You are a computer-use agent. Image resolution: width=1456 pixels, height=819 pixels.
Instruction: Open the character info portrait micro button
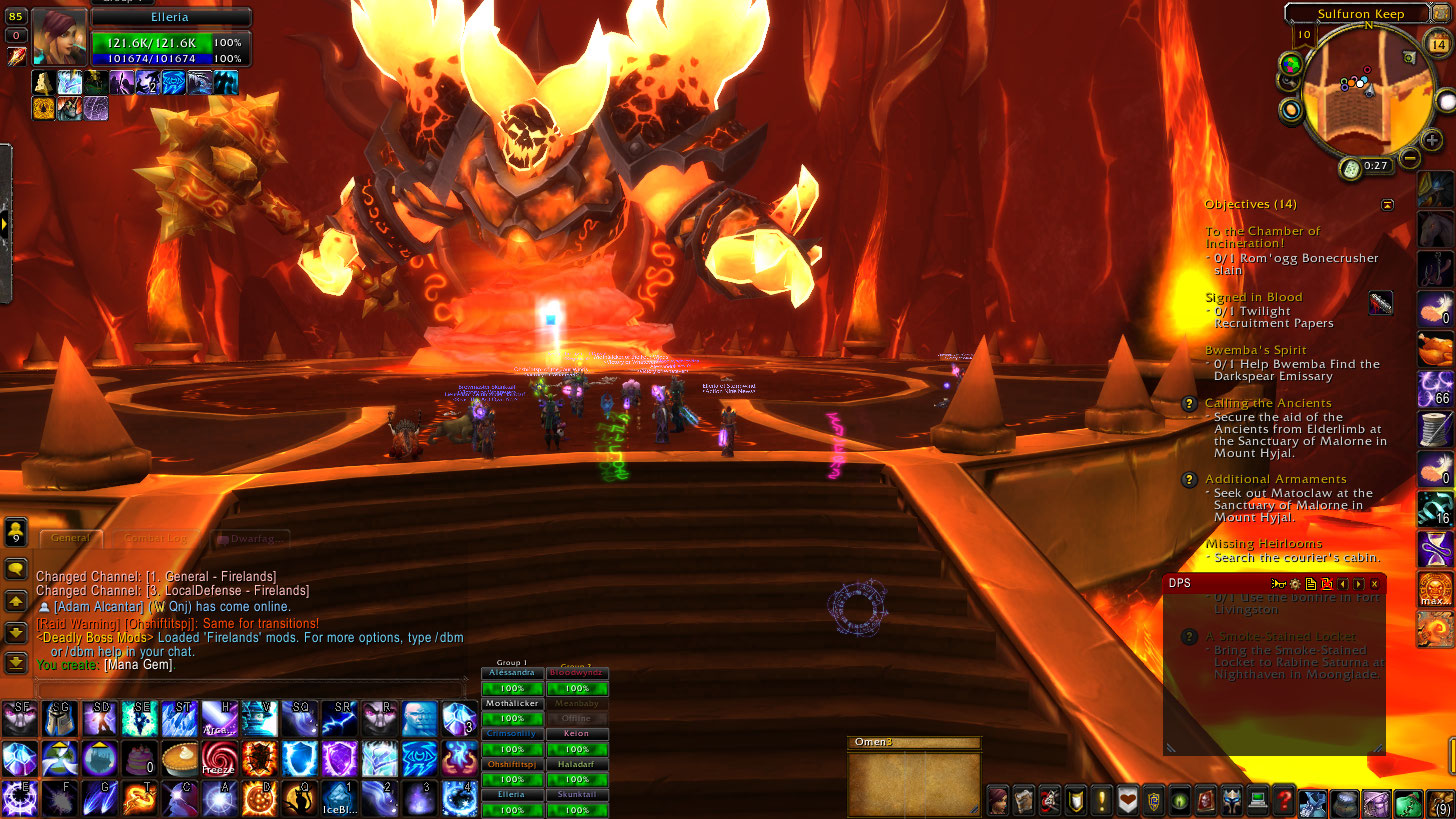click(998, 800)
